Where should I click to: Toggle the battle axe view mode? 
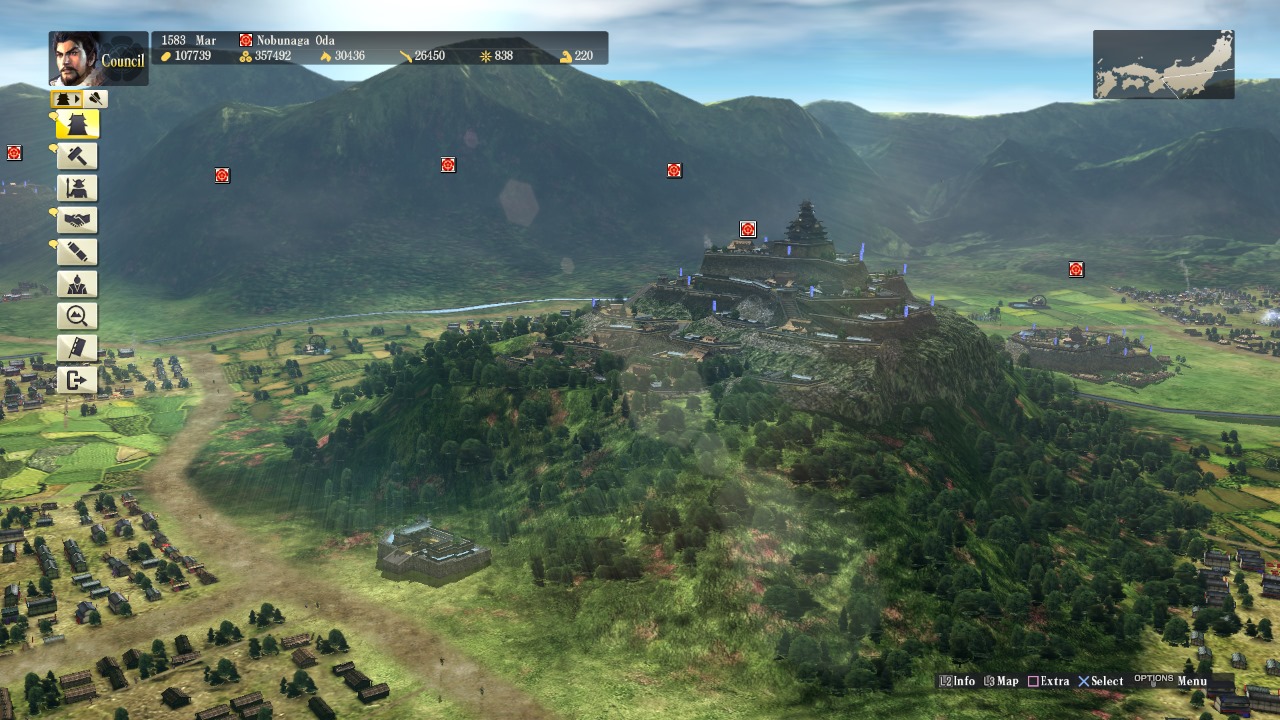(94, 98)
